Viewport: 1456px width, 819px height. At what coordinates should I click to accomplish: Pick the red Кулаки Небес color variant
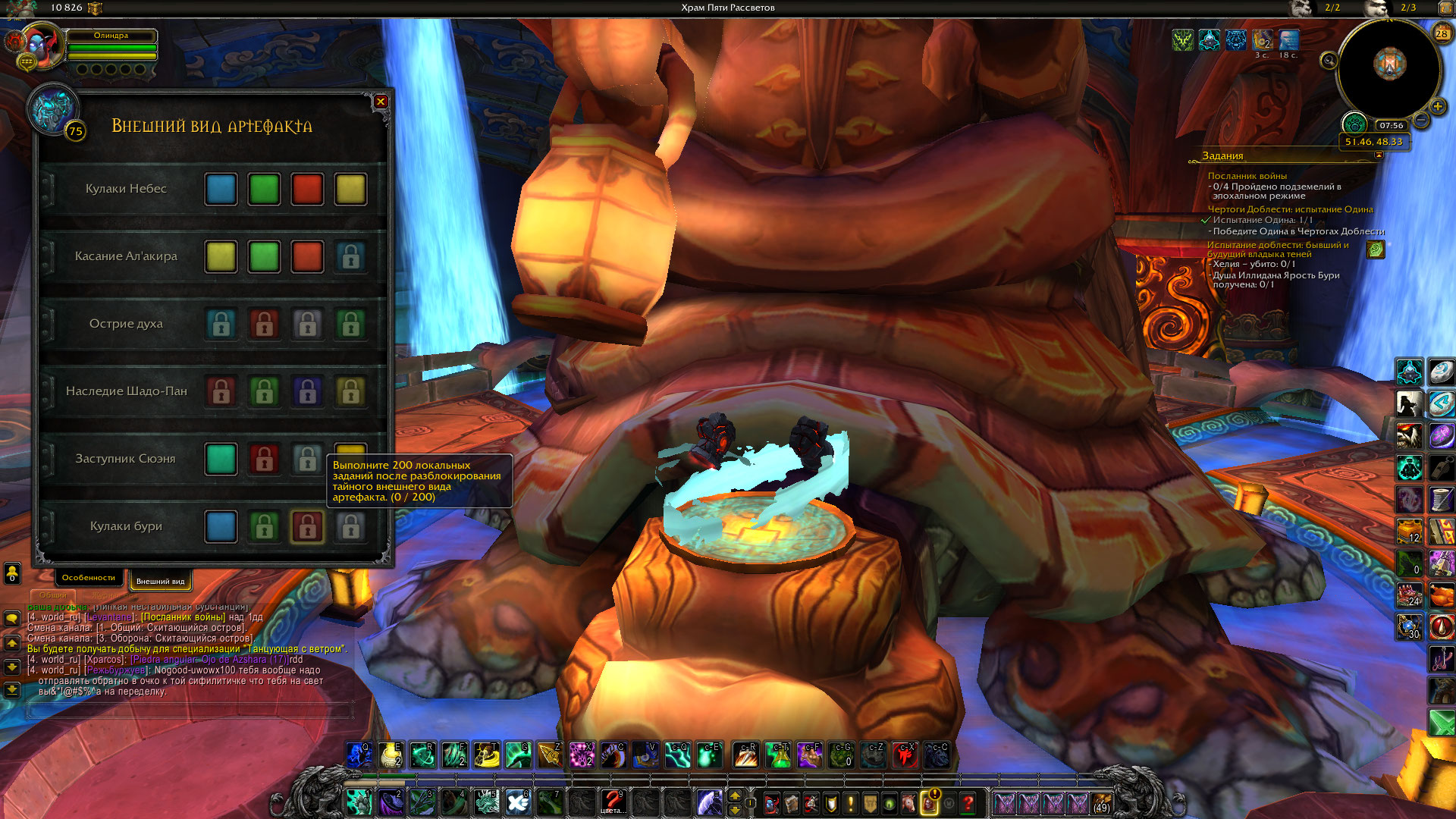[x=307, y=190]
